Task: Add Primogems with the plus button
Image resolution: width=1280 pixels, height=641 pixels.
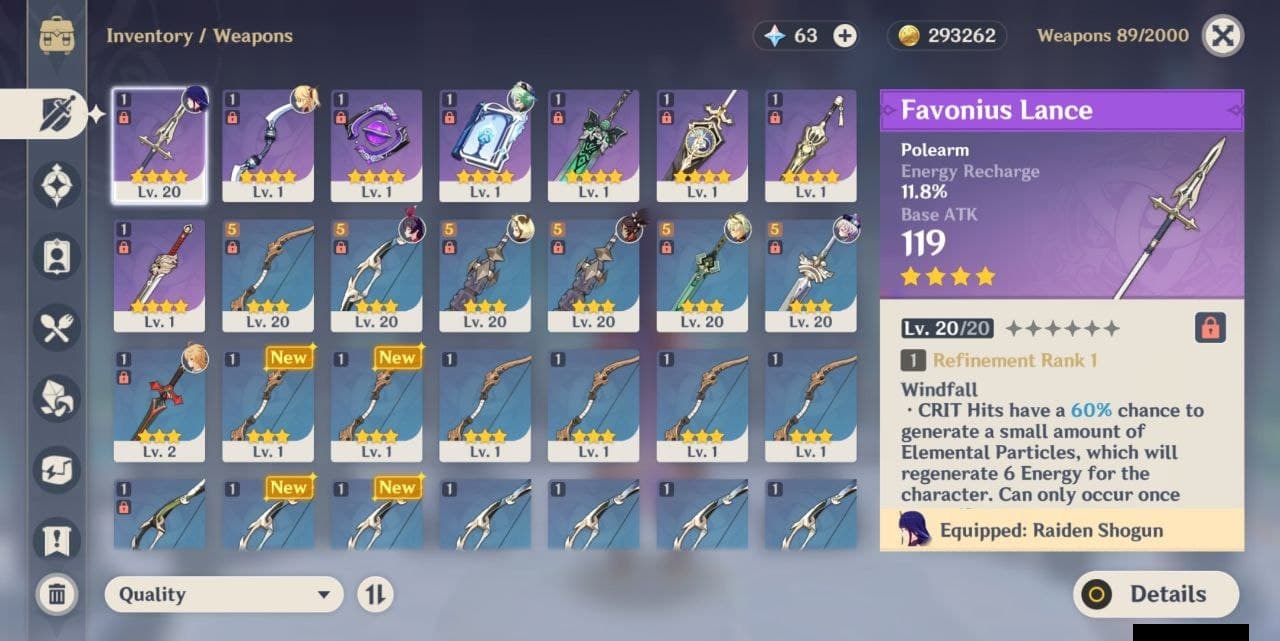Action: point(845,36)
